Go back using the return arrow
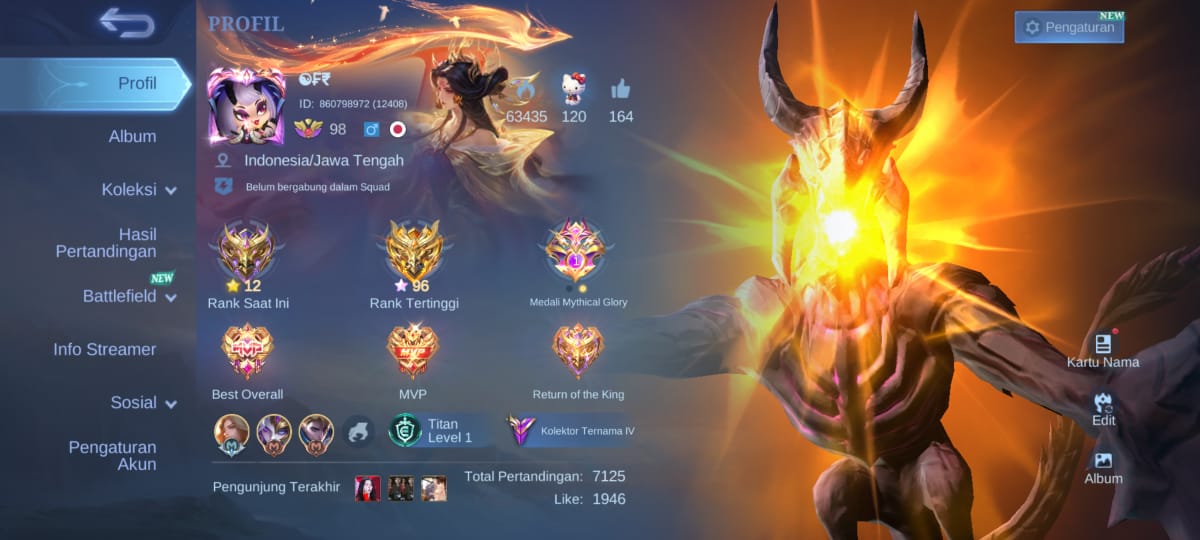Image resolution: width=1200 pixels, height=540 pixels. 127,23
